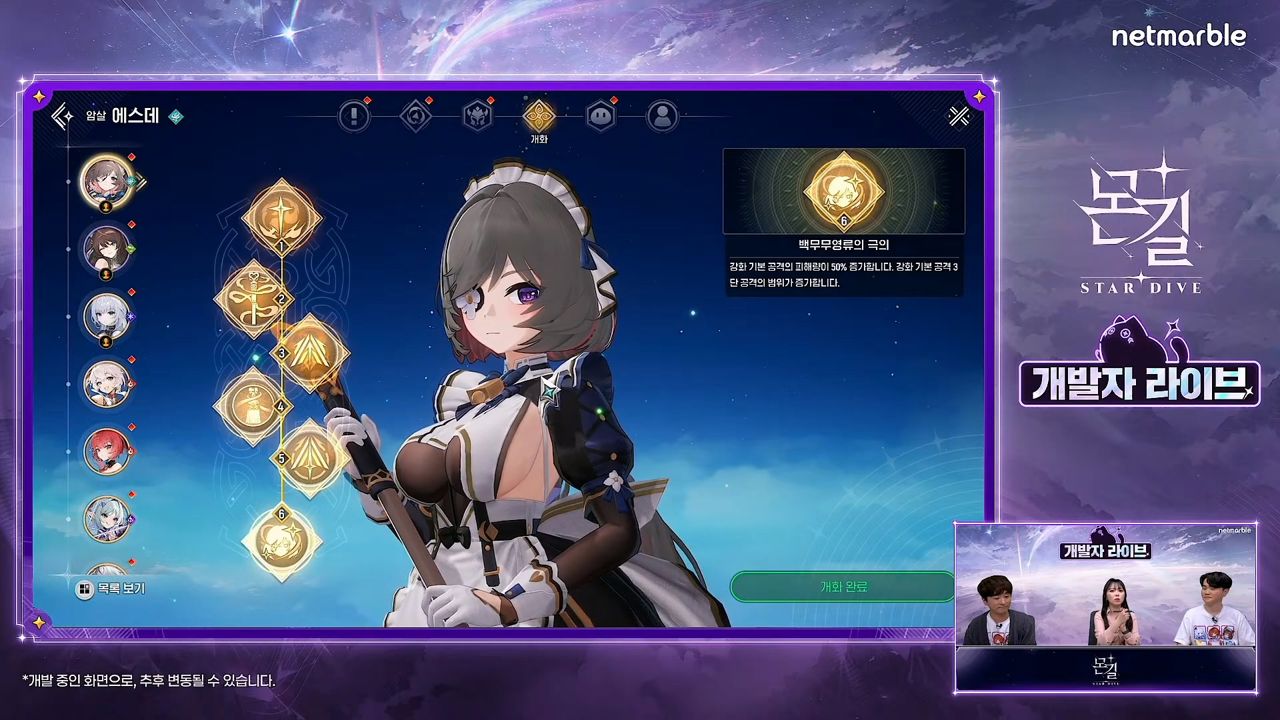Select the brown-haired character portrait
Image resolution: width=1280 pixels, height=720 pixels.
click(106, 247)
